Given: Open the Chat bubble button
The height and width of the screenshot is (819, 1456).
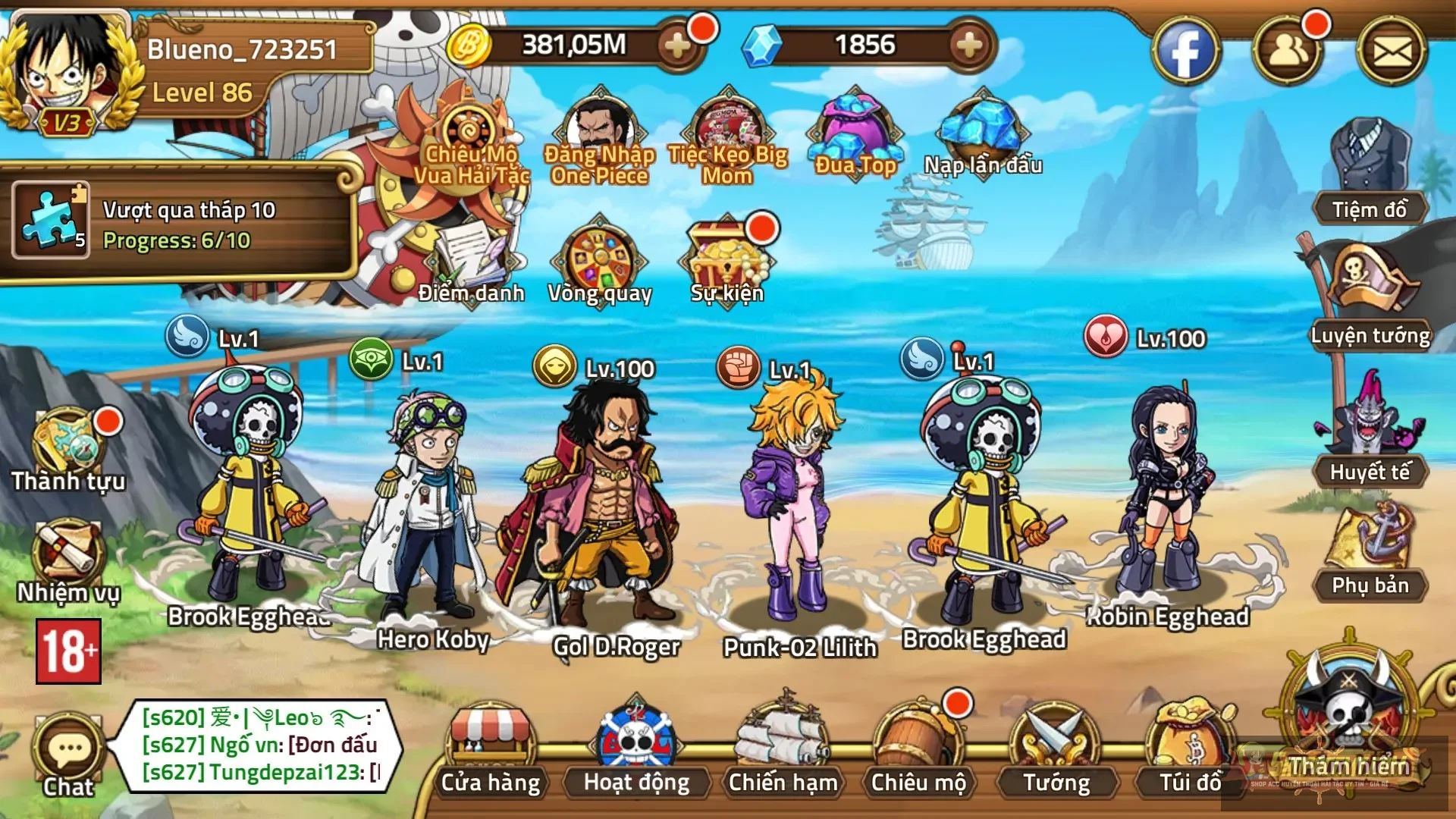Looking at the screenshot, I should coord(68,755).
